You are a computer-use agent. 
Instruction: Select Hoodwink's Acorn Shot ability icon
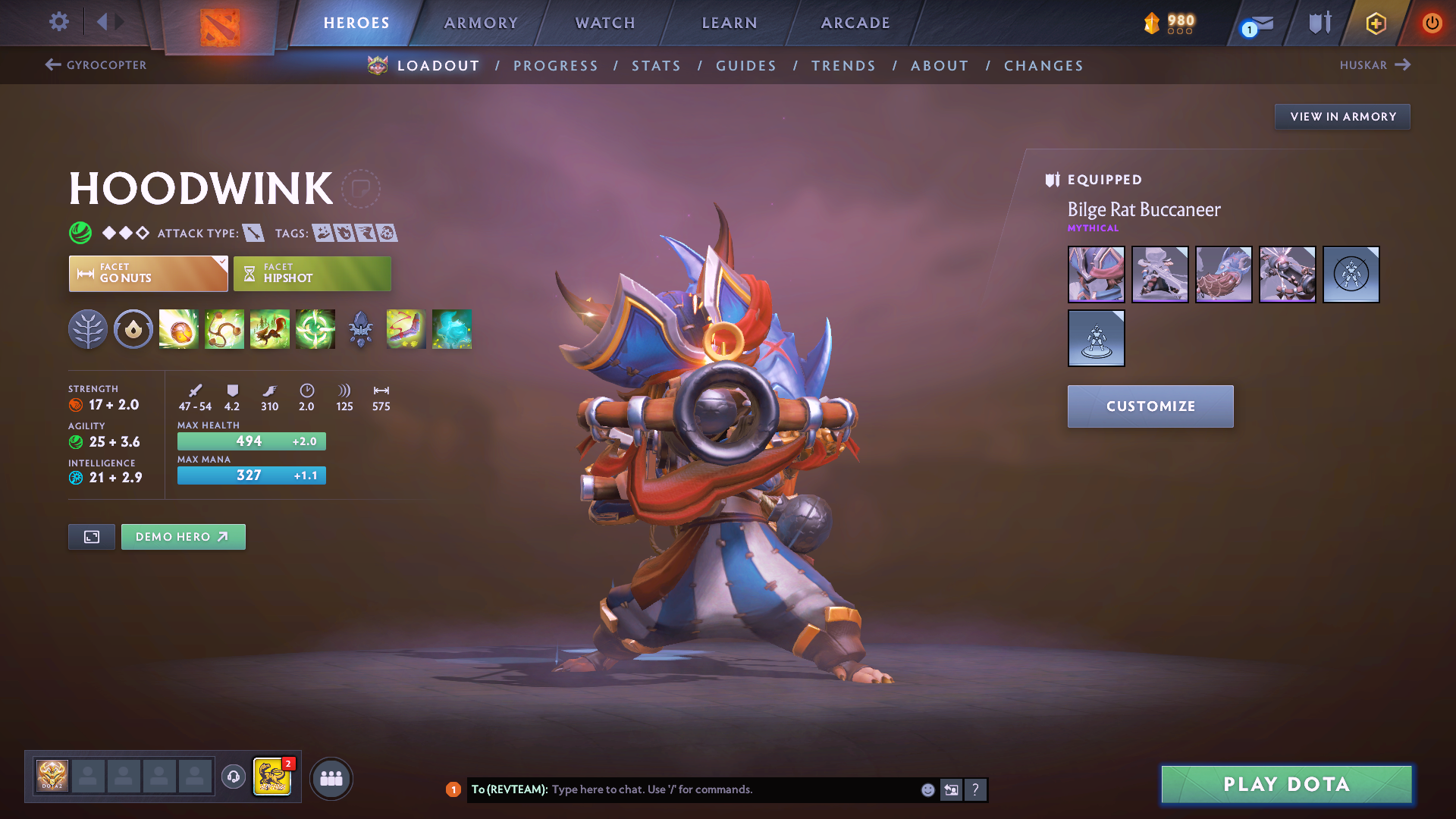coord(178,329)
